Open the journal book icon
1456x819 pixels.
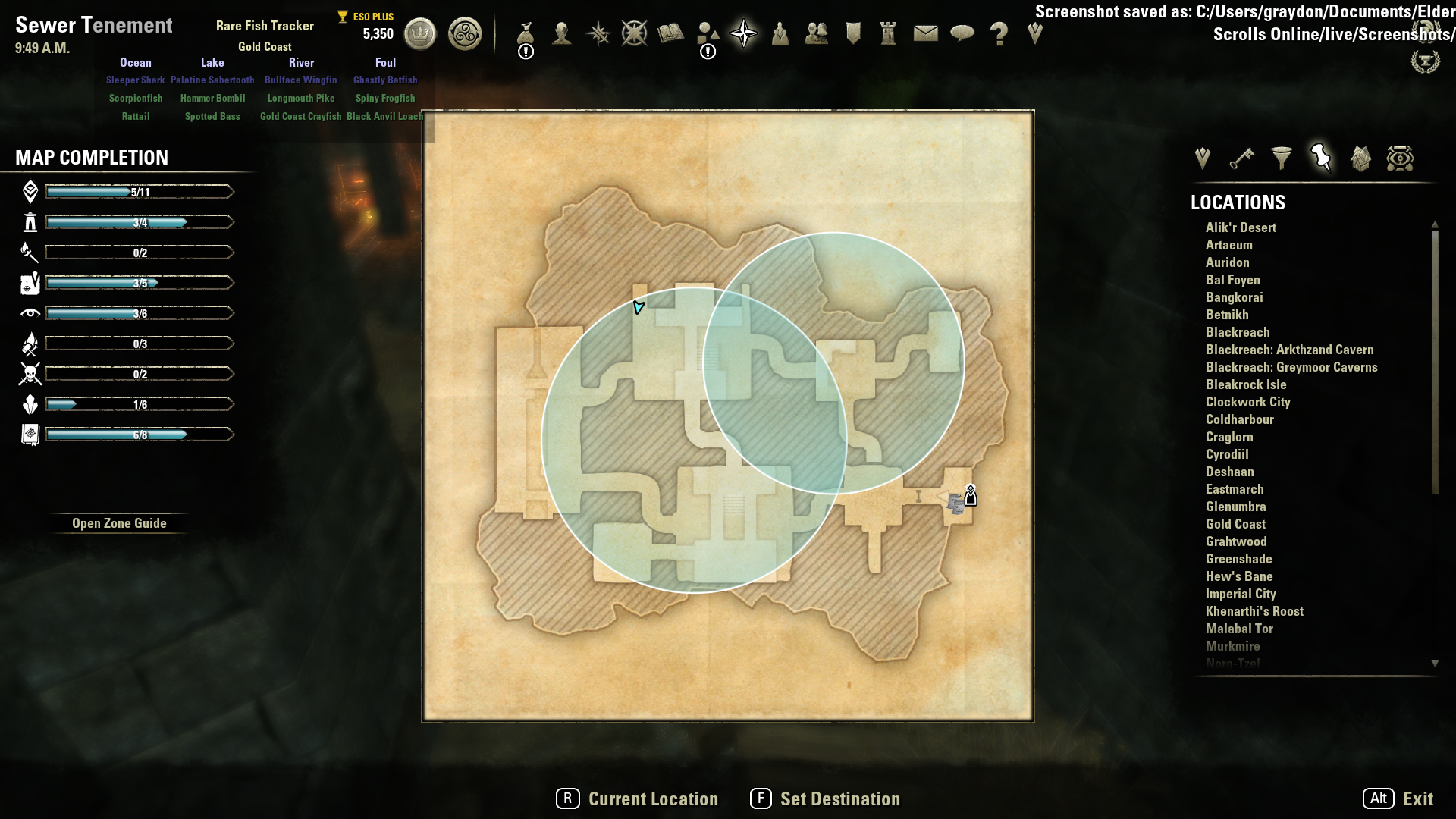(x=671, y=33)
